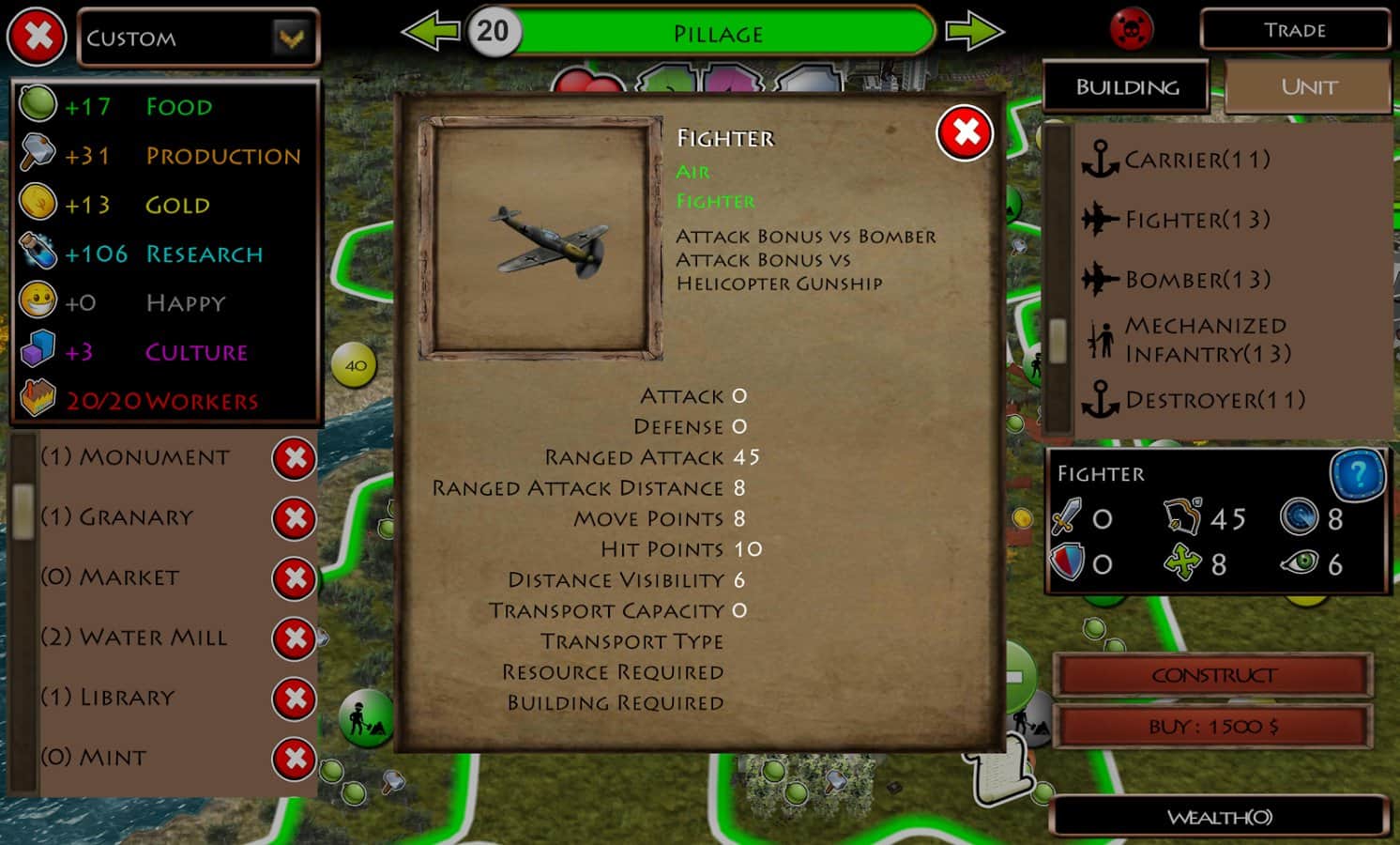
Task: Select the Wealth(0) button
Action: 1219,817
